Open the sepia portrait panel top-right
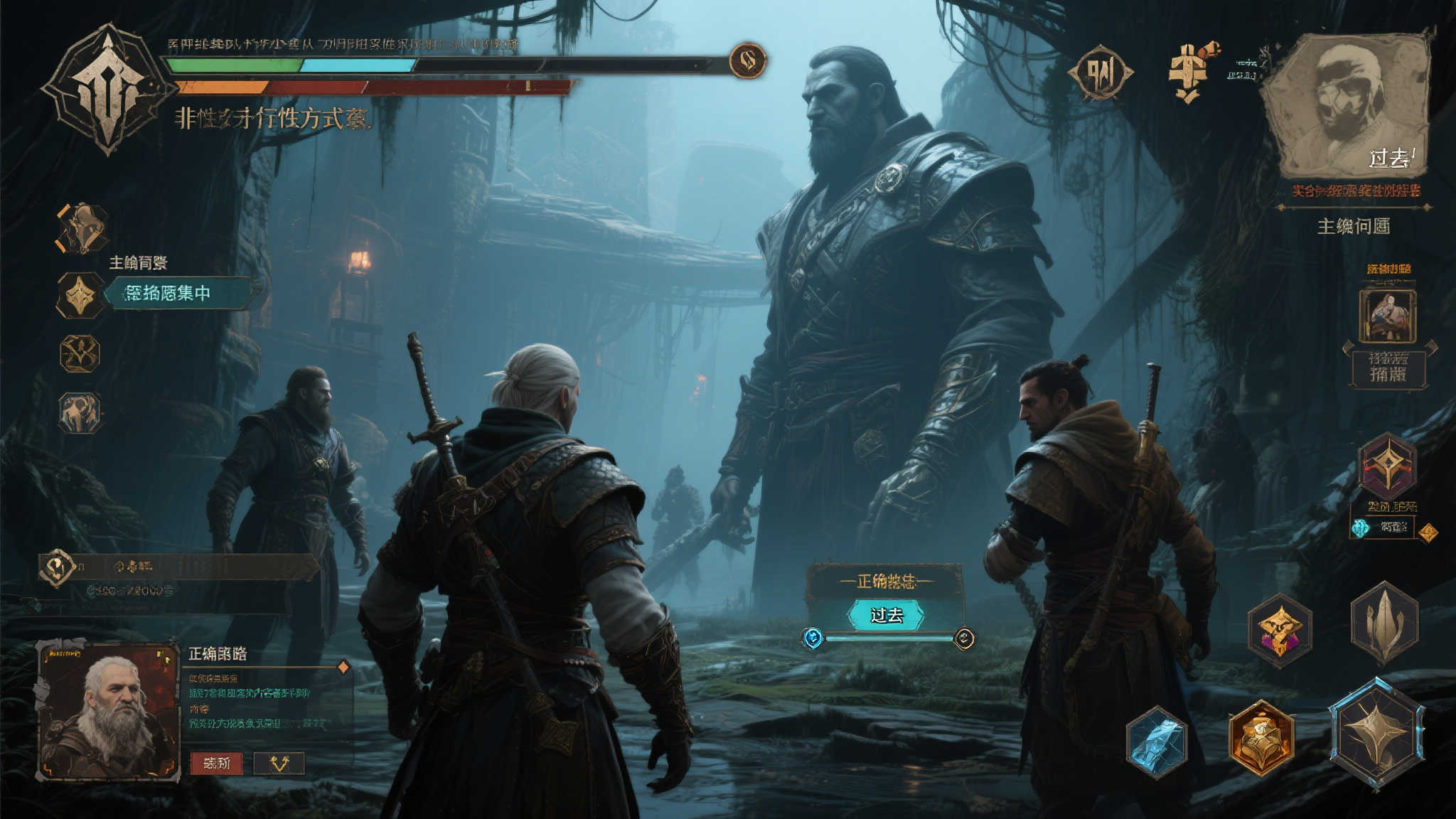 pos(1349,107)
